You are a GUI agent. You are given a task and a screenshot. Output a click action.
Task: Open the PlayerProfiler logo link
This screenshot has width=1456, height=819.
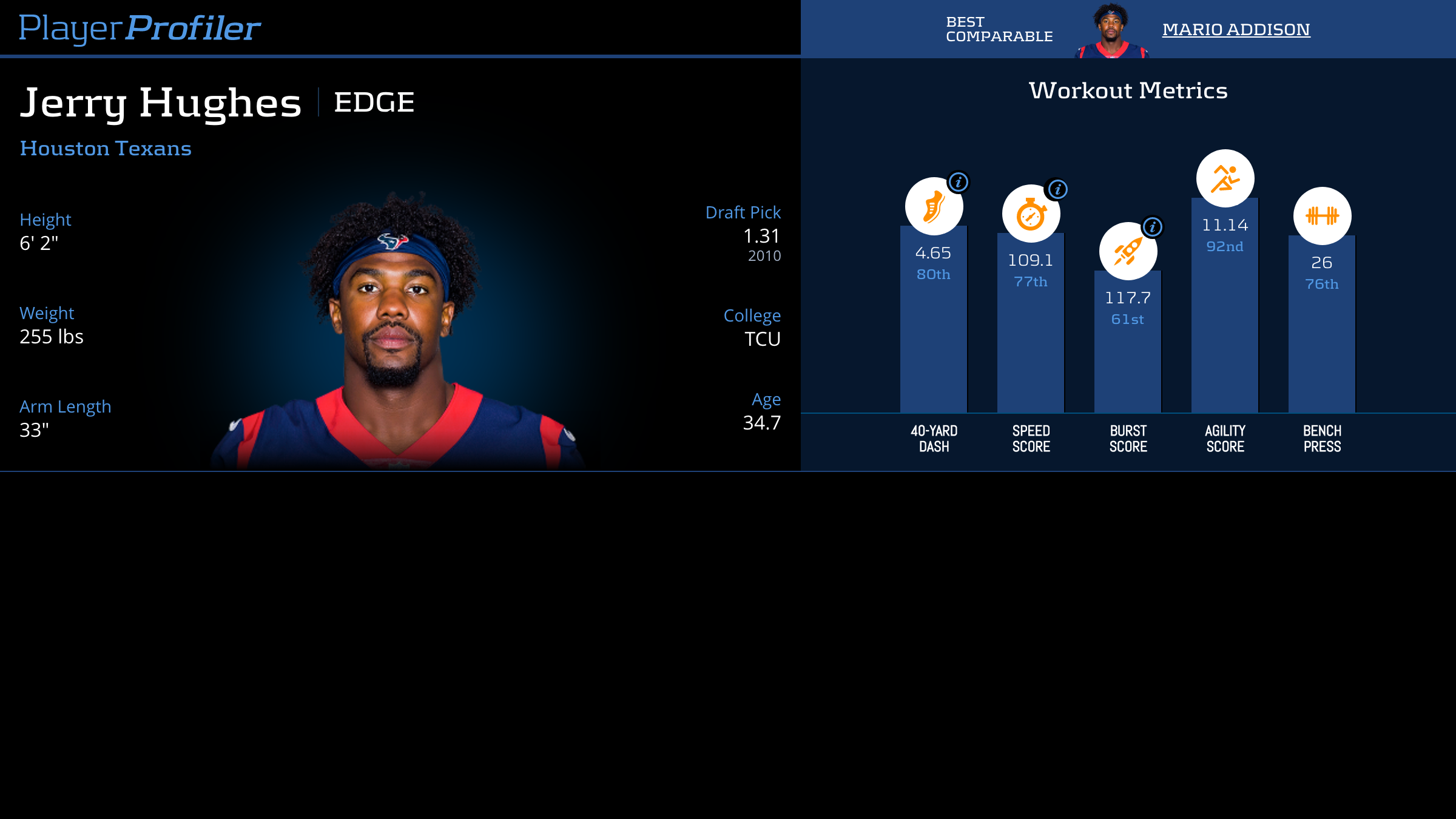(x=140, y=28)
